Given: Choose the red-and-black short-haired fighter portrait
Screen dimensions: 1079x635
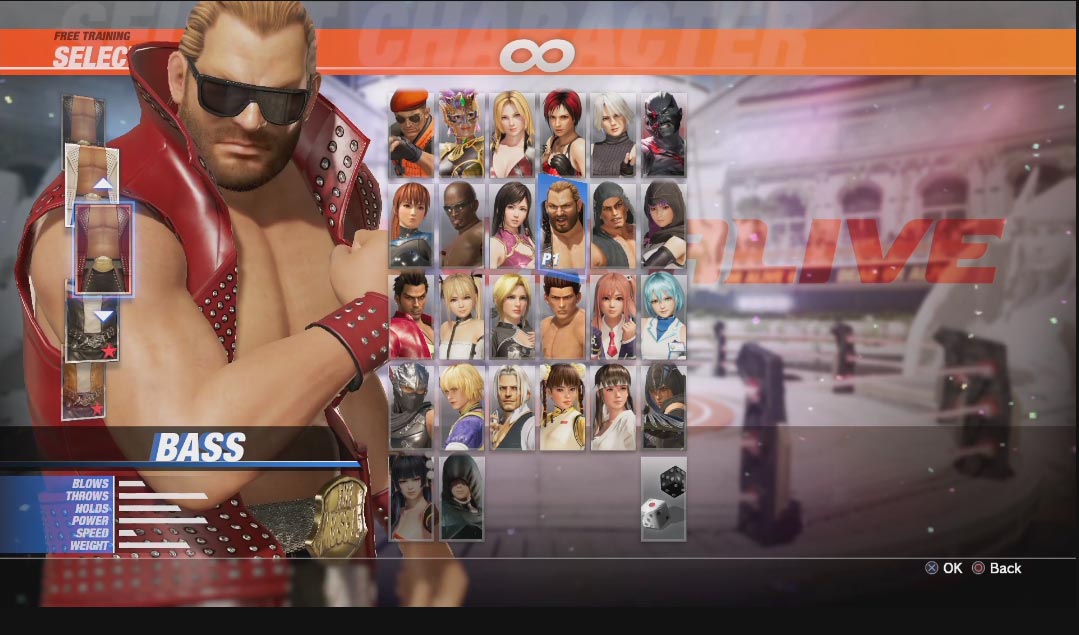Looking at the screenshot, I should pos(562,135).
